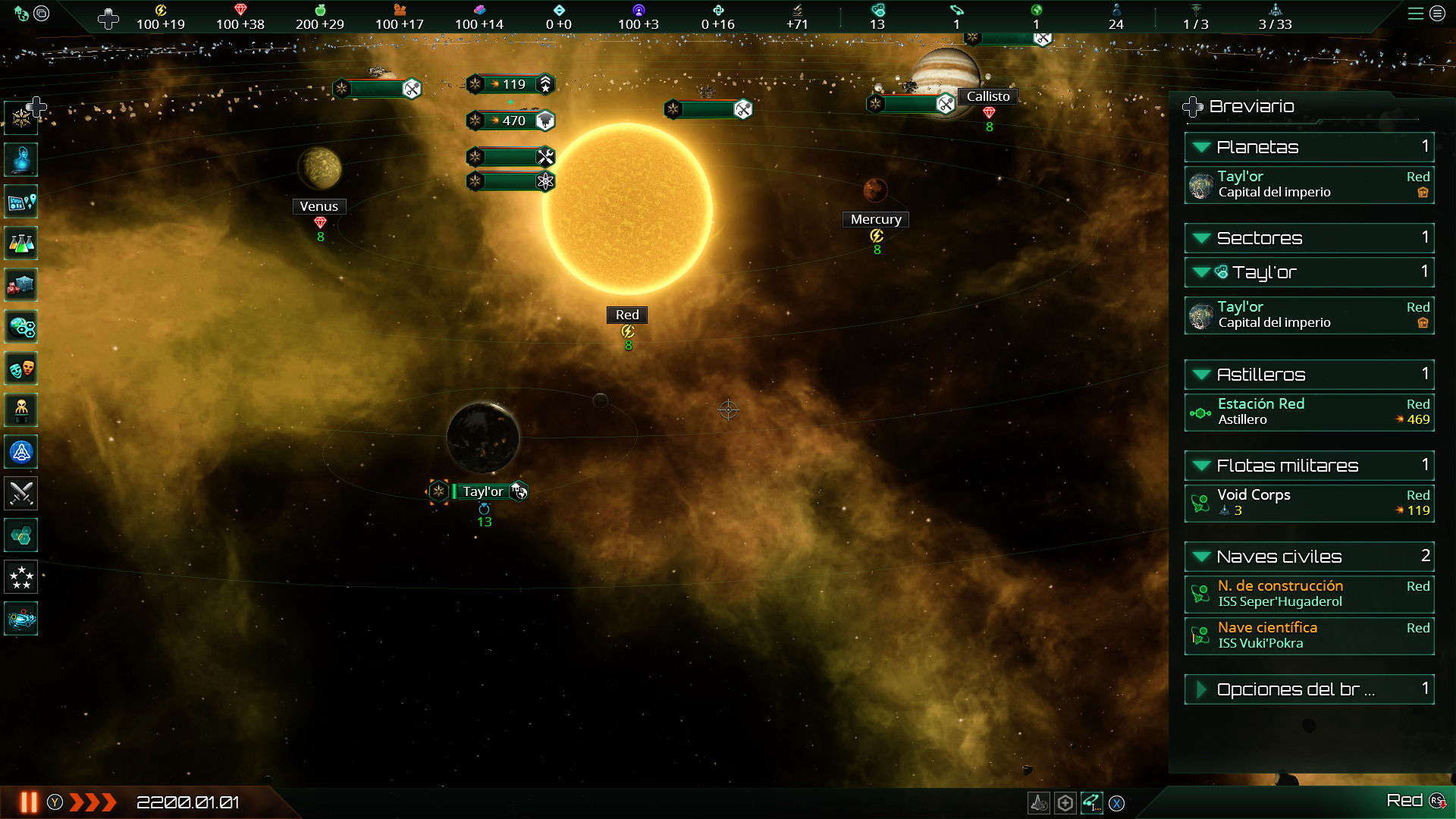Open Tayl'or capital under Planetas
The image size is (1456, 819).
click(1308, 184)
